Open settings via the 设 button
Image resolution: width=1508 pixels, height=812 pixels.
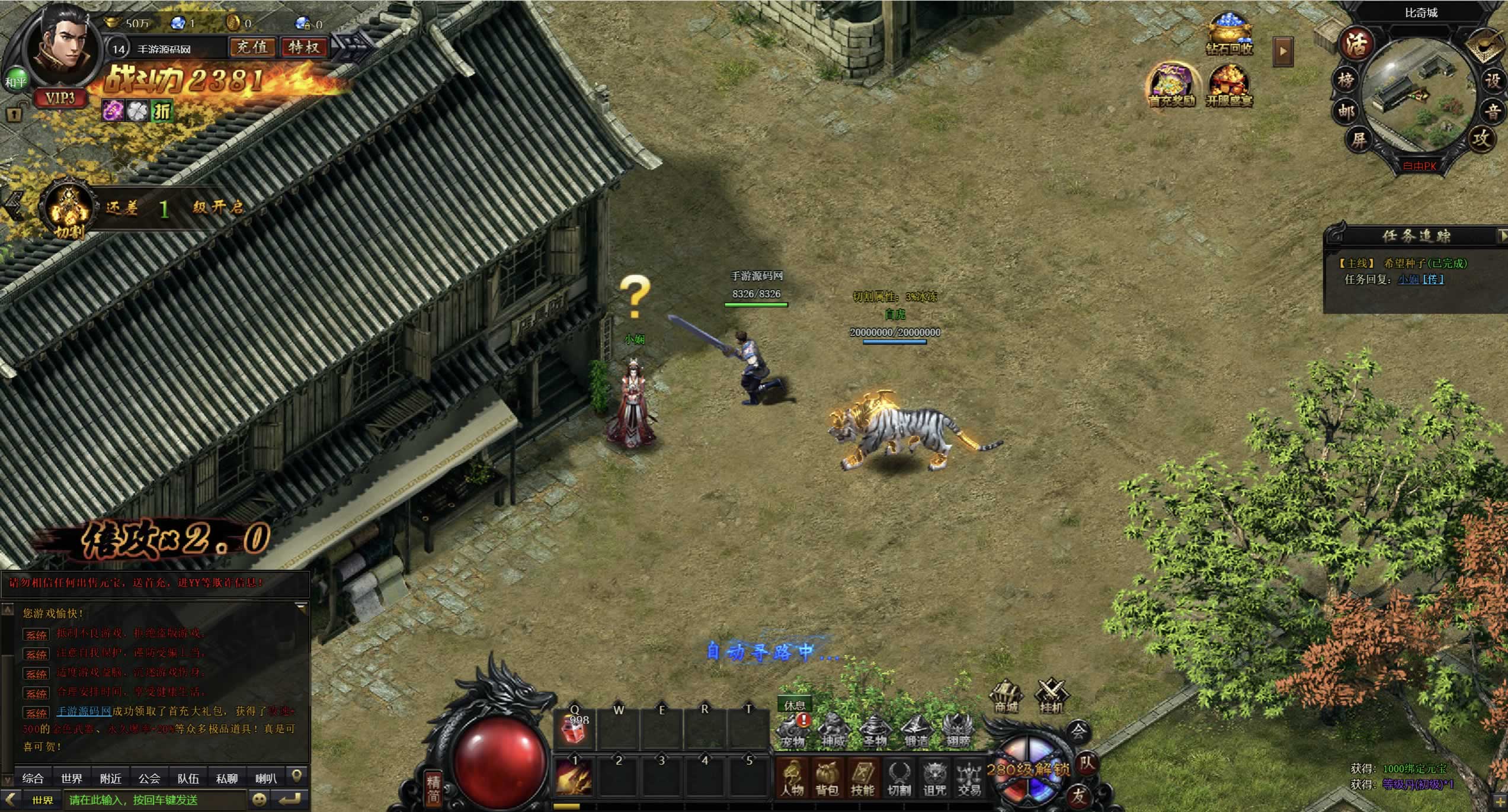click(1493, 81)
